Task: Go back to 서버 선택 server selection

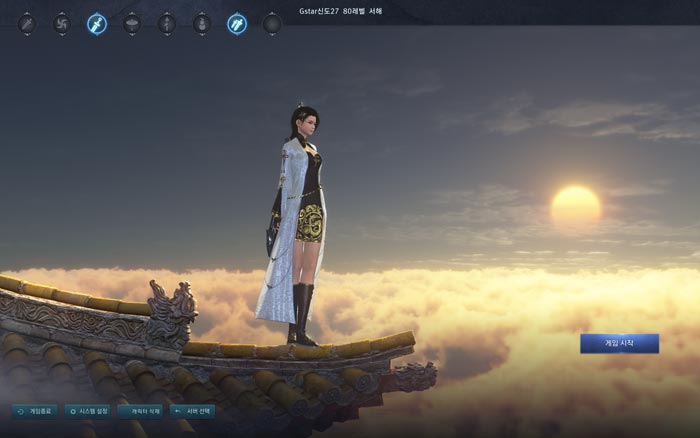Action: (192, 411)
